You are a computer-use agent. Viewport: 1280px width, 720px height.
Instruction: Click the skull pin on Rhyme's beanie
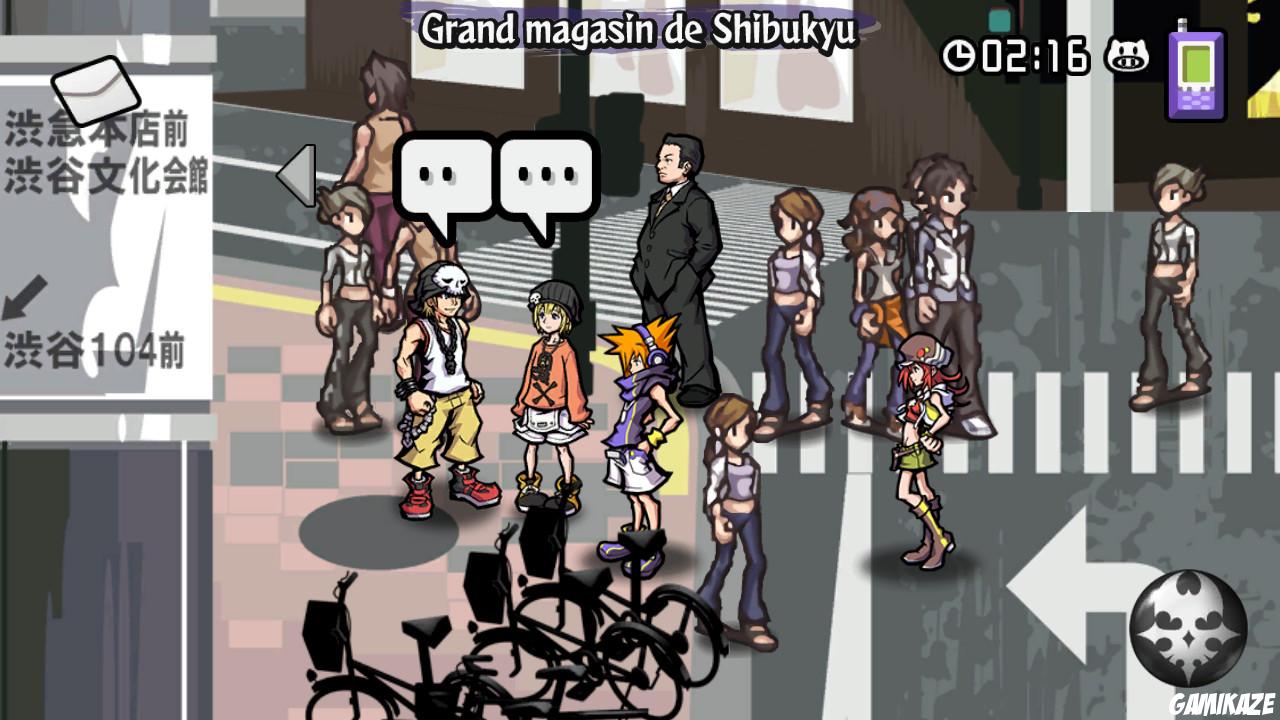click(533, 297)
